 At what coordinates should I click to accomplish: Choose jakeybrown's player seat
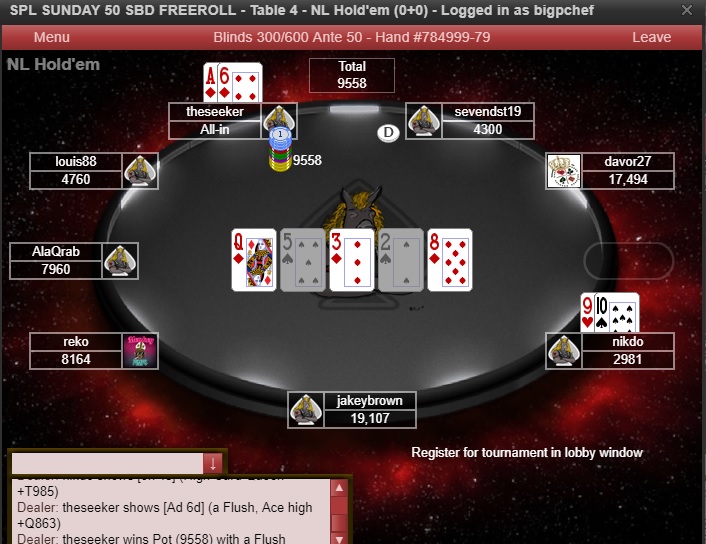370,410
